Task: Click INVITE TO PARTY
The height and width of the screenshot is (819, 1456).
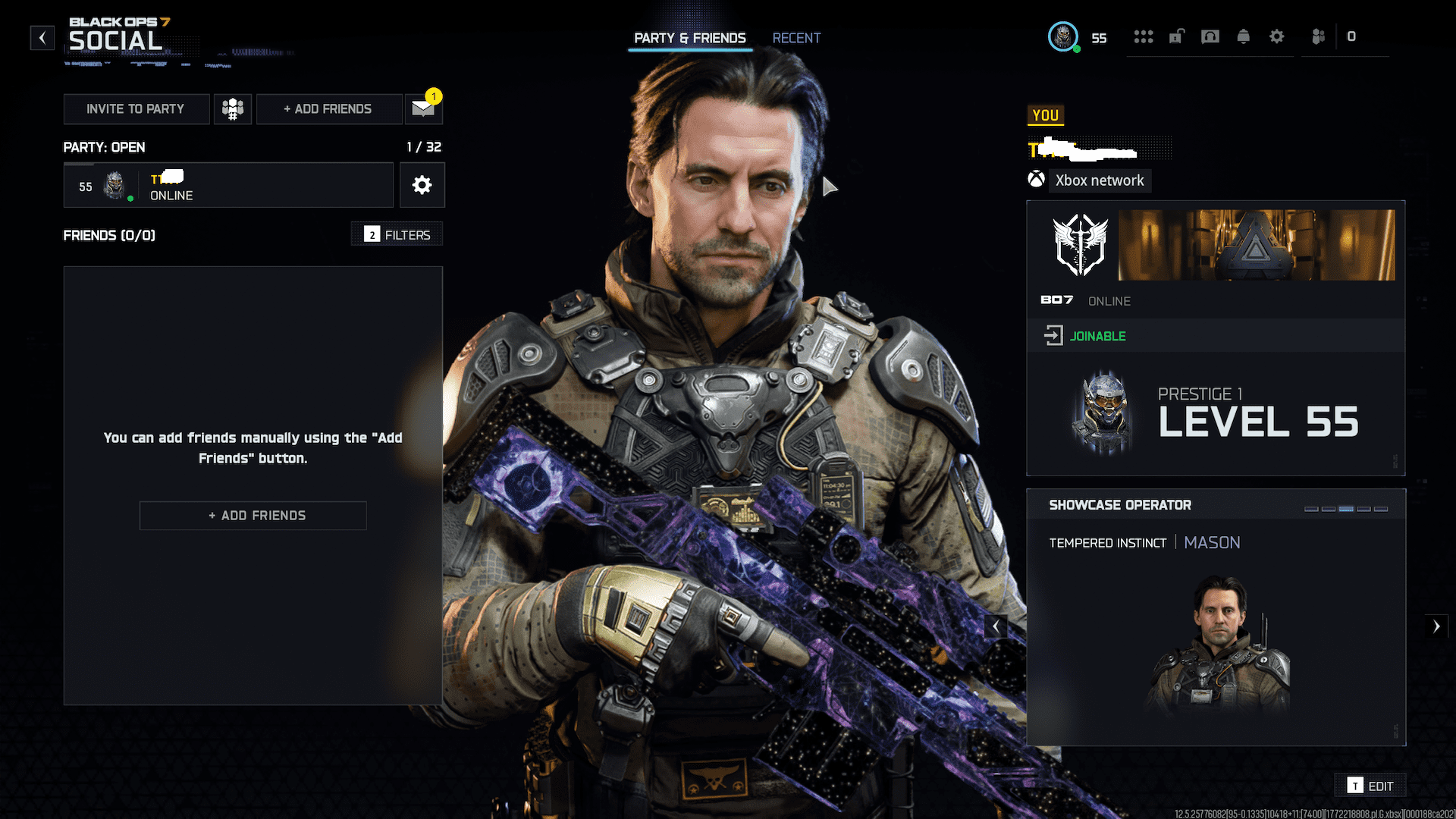Action: pyautogui.click(x=136, y=109)
